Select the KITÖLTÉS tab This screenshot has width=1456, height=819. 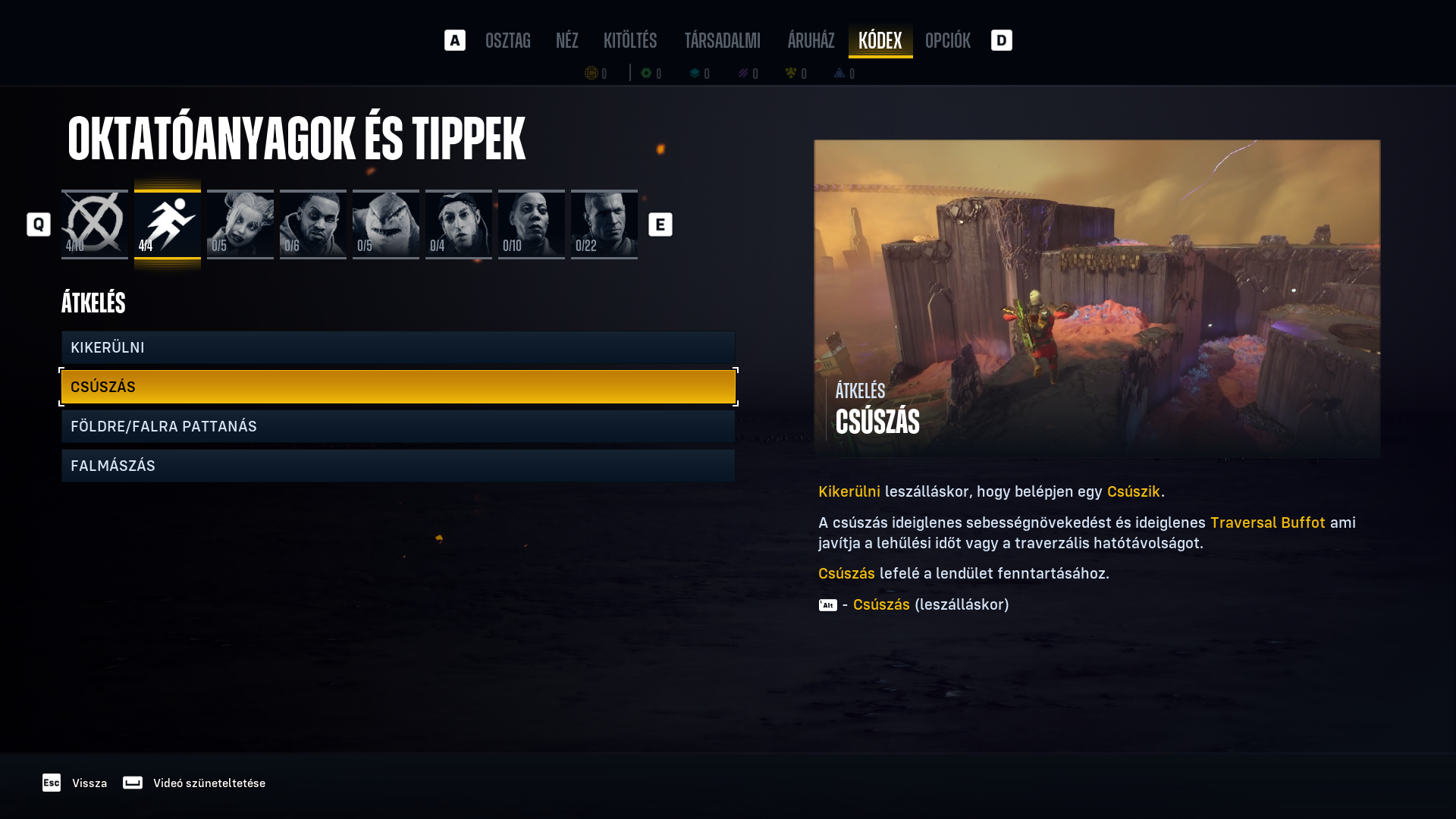coord(630,40)
